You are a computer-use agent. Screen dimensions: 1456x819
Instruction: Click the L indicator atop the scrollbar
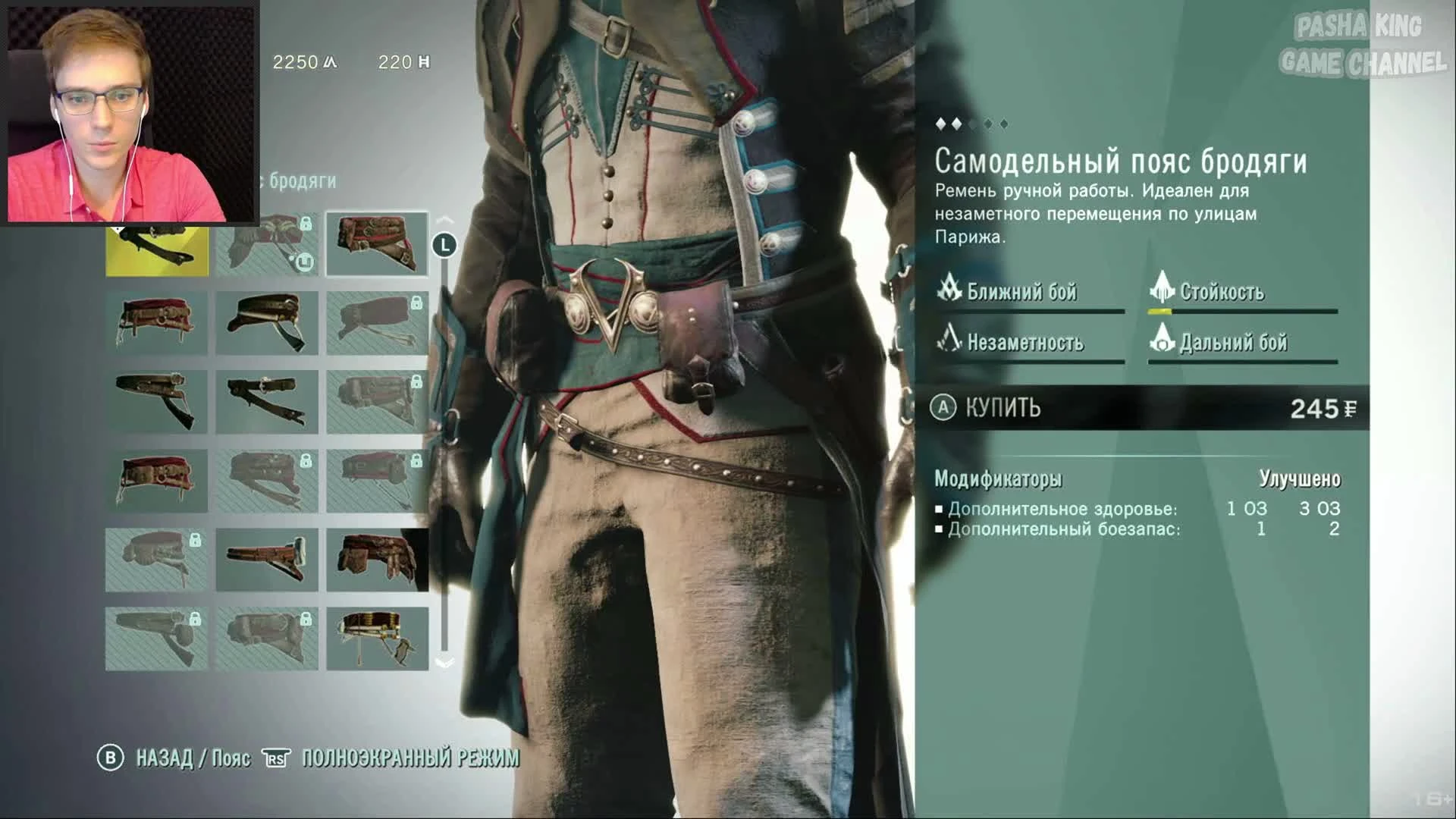pos(444,244)
